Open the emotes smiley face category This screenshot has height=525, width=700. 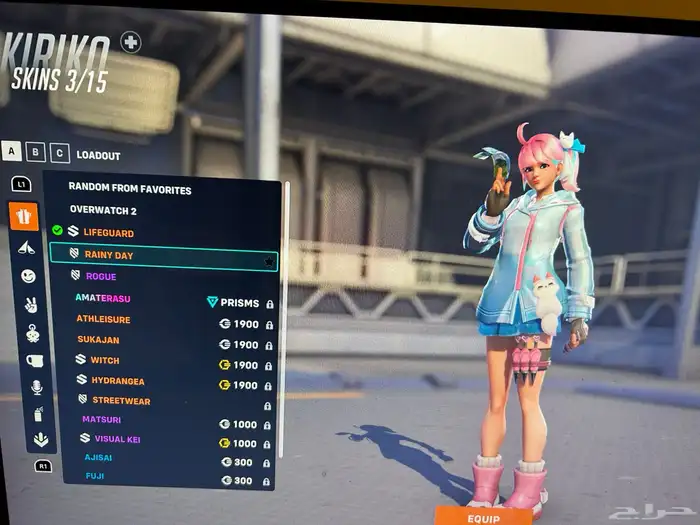click(x=27, y=276)
